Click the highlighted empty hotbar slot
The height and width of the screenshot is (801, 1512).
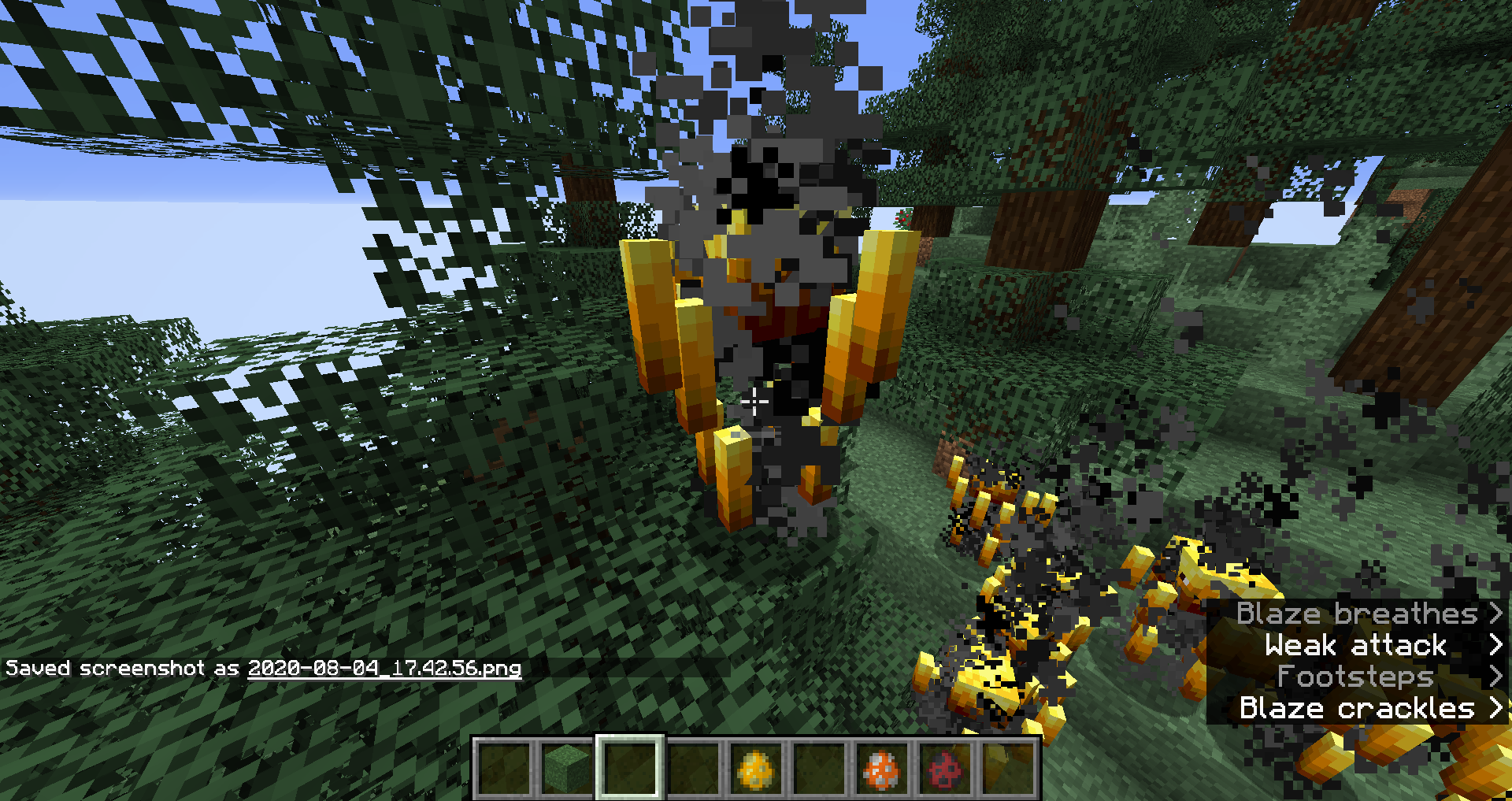tap(630, 769)
